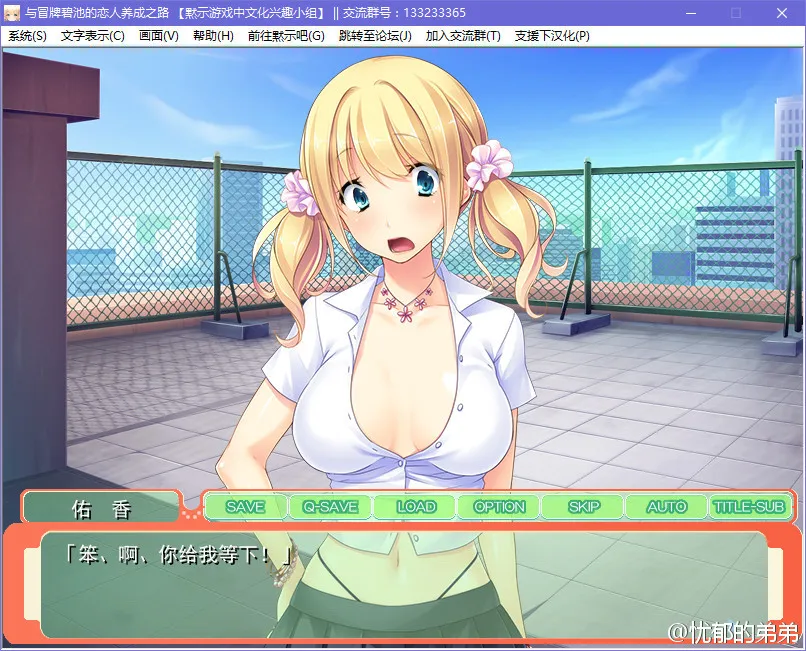Minimize the game window
This screenshot has width=806, height=651.
690,13
